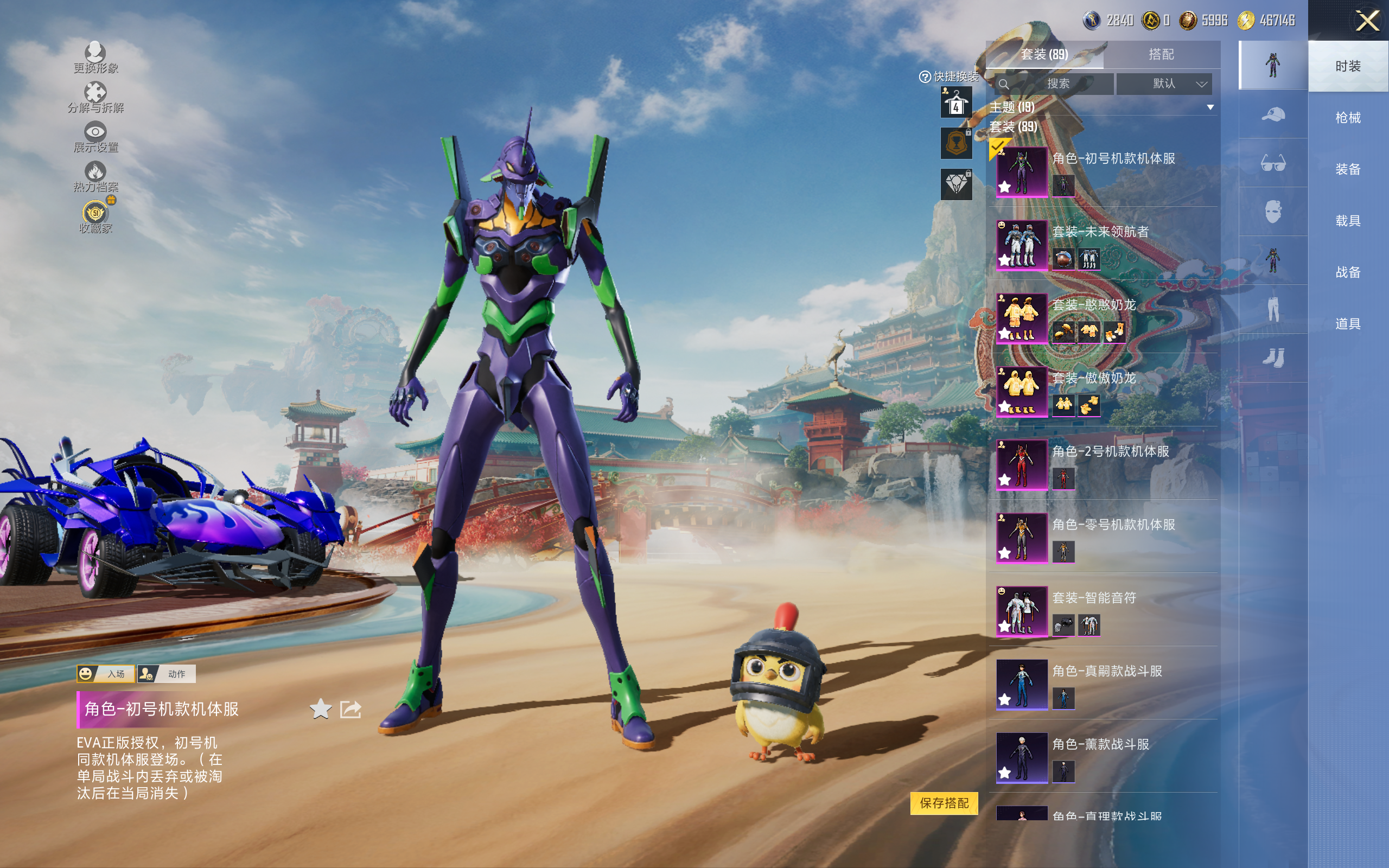The width and height of the screenshot is (1389, 868).
Task: Open 展示设置 display settings
Action: click(95, 137)
